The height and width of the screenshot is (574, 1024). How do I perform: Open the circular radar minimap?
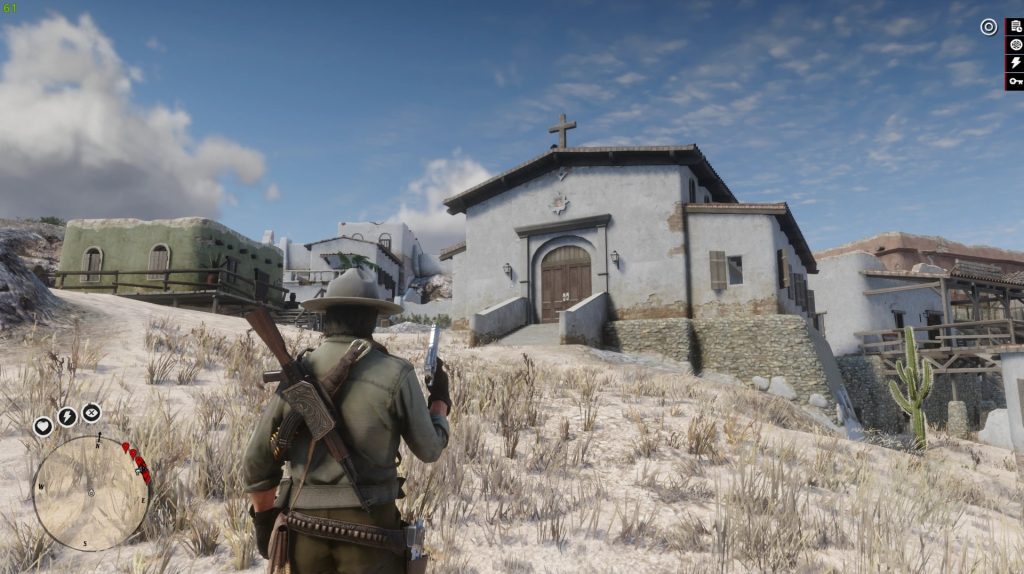(x=91, y=492)
